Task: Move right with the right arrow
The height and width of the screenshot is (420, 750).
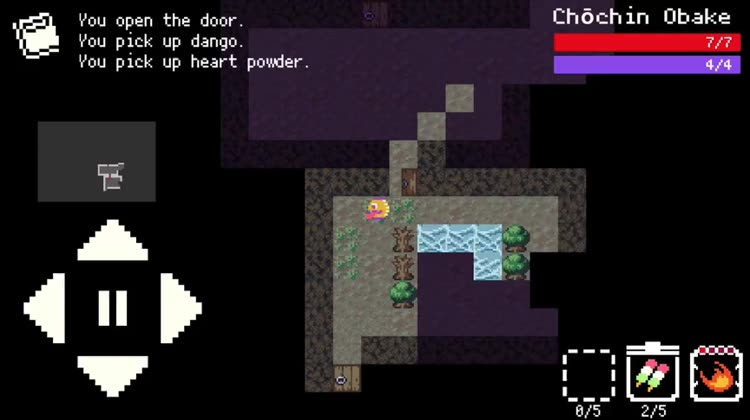Action: point(178,308)
